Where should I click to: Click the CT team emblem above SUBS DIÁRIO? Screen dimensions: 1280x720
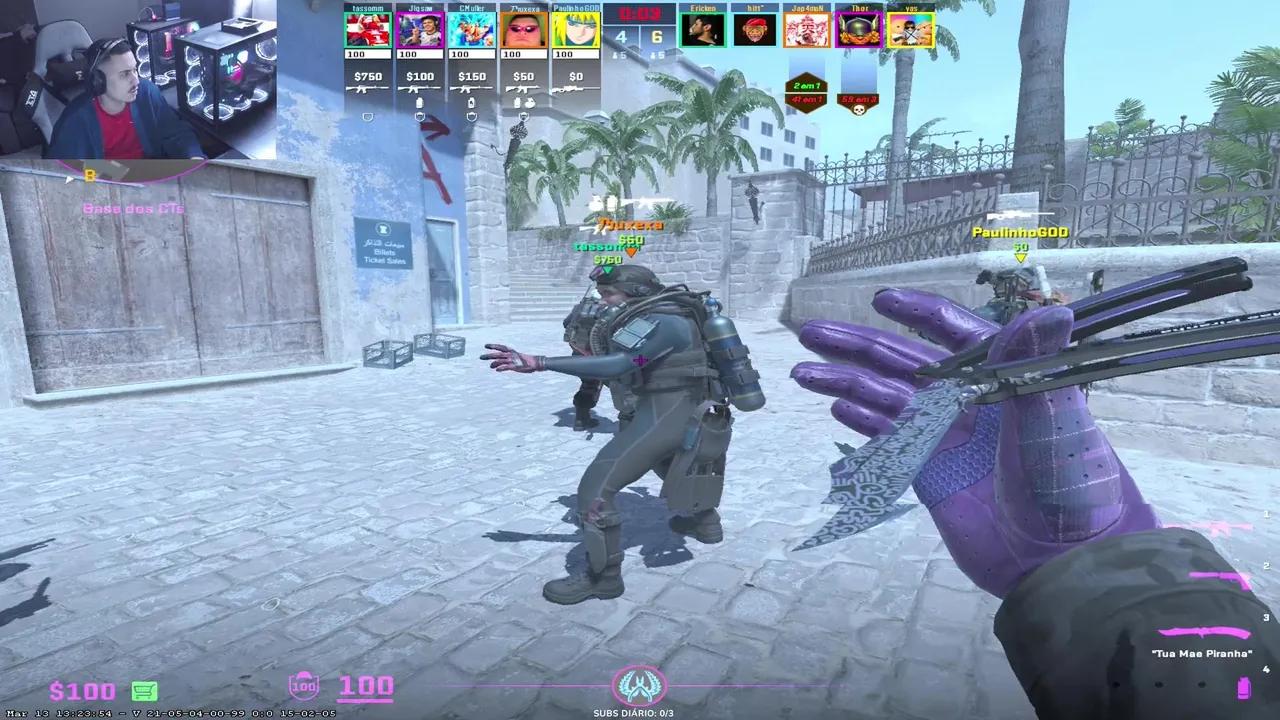(639, 686)
